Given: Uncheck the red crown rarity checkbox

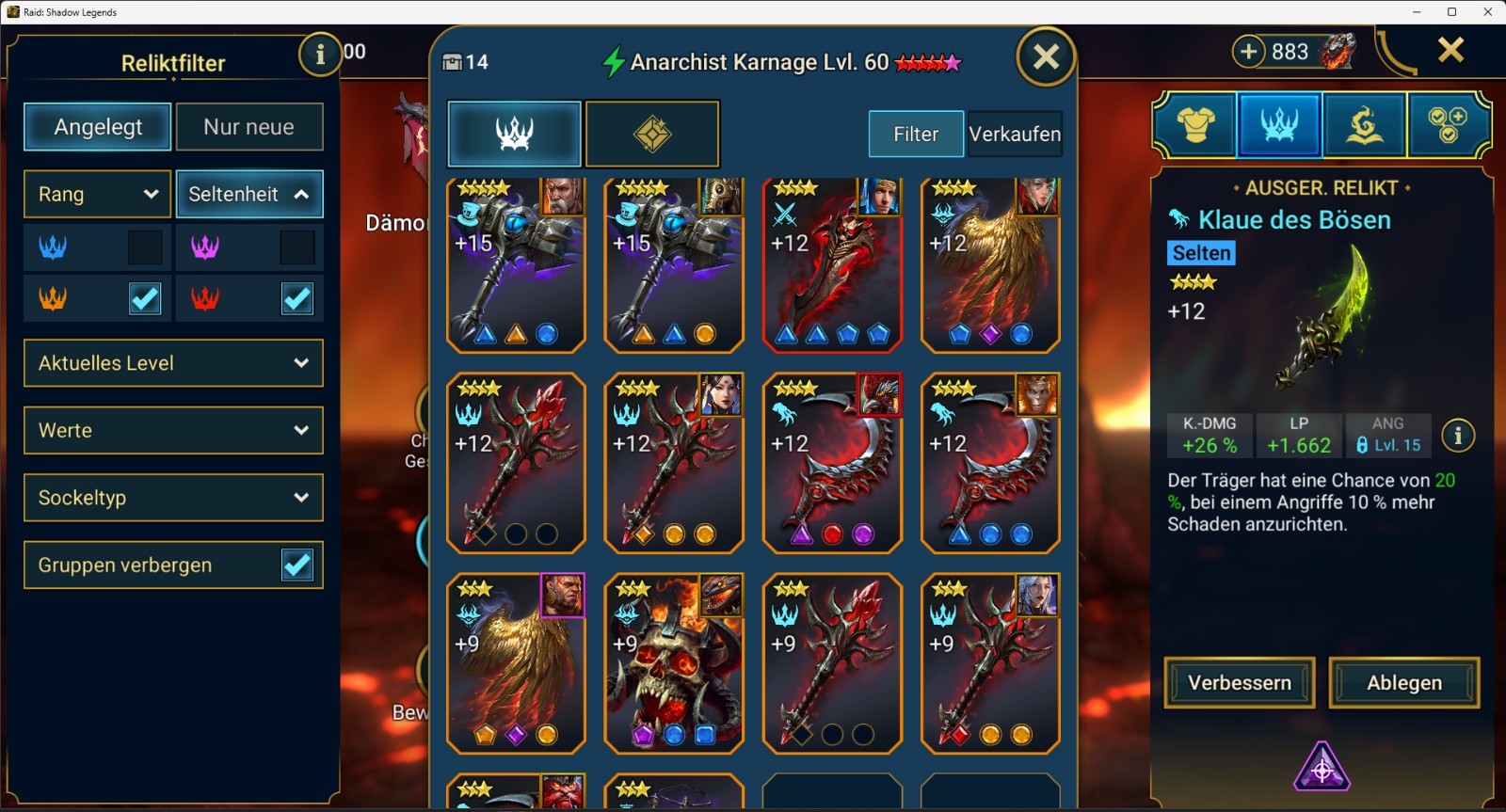Looking at the screenshot, I should [x=297, y=299].
